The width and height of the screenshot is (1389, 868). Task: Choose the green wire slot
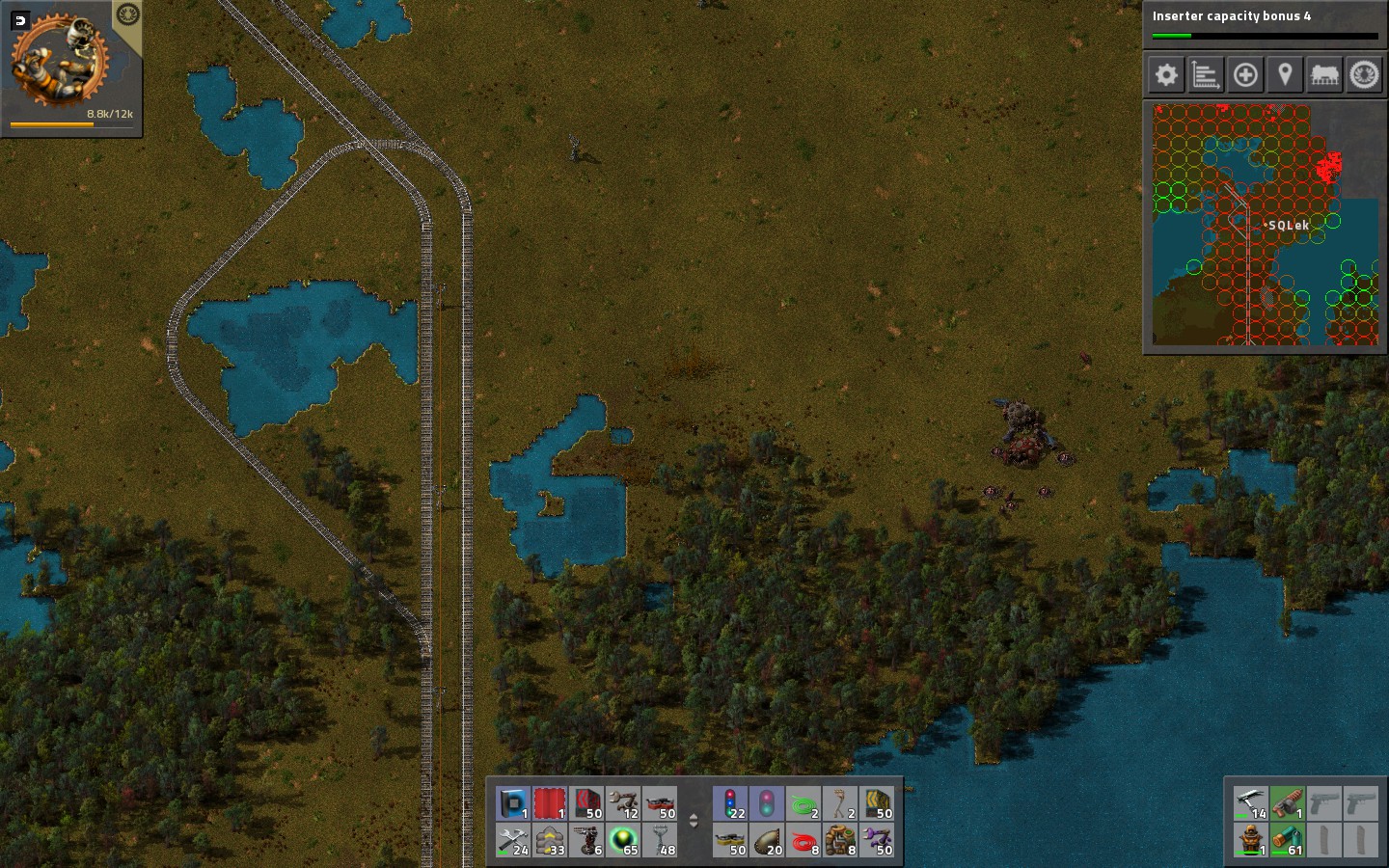point(803,803)
